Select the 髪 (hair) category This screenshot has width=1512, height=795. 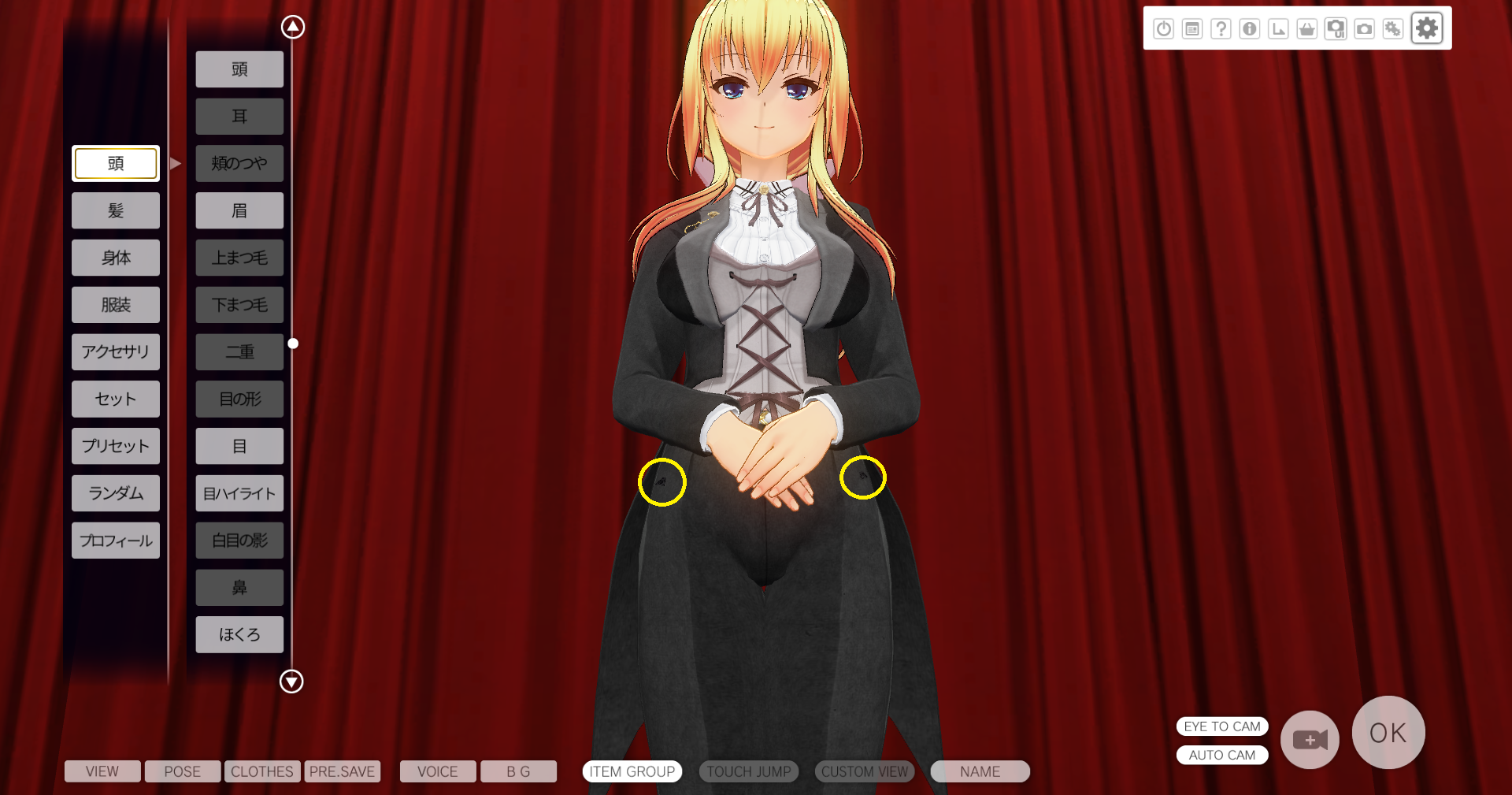coord(116,210)
